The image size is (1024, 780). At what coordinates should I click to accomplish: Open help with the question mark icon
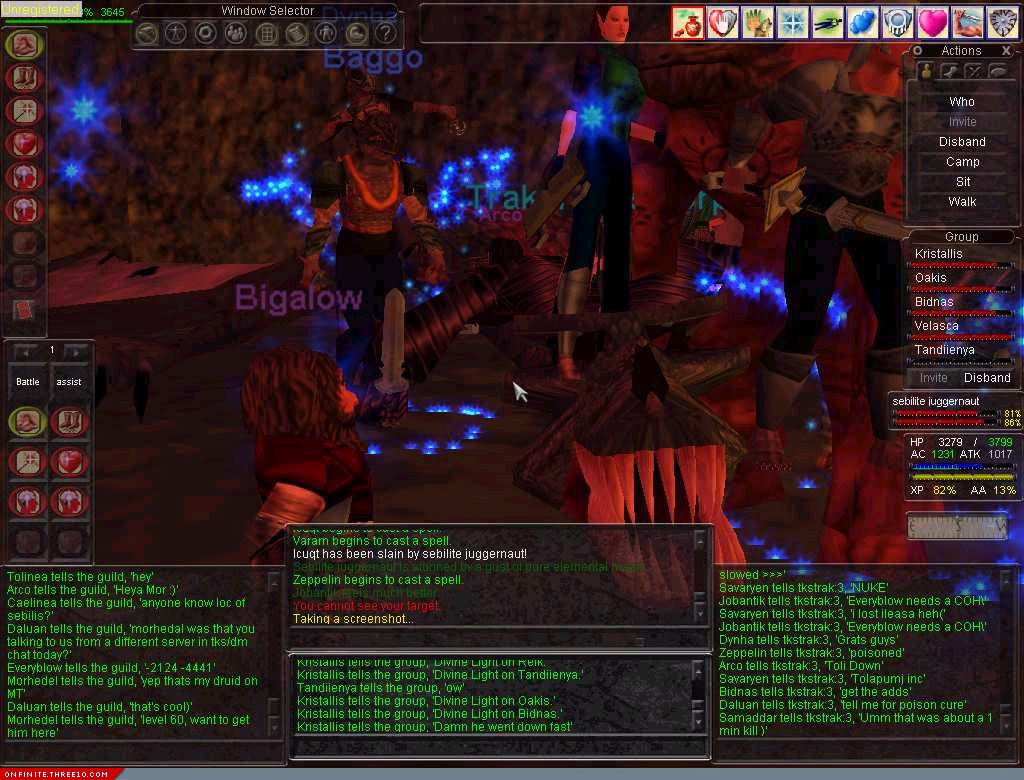[385, 33]
